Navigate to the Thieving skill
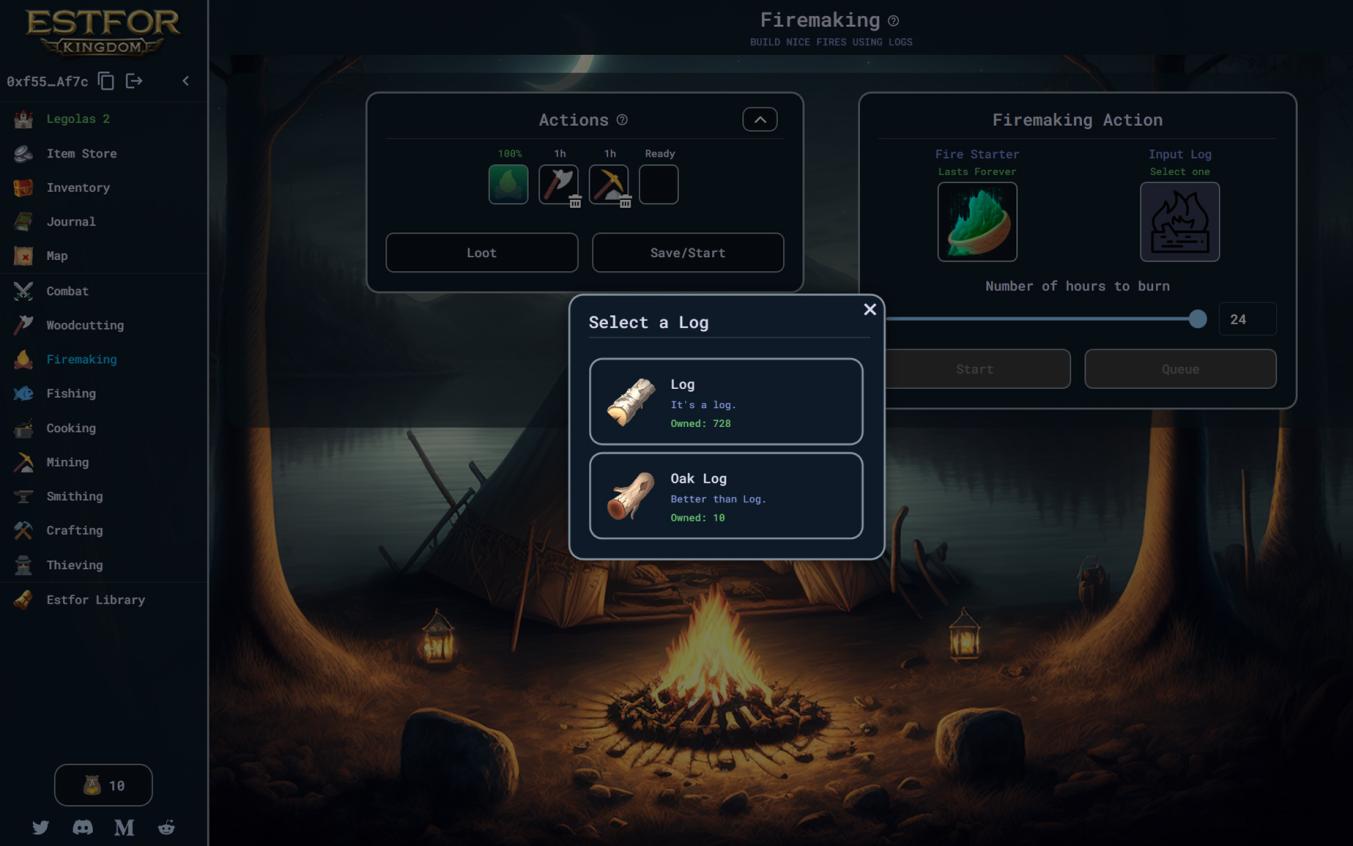1353x846 pixels. (x=74, y=565)
